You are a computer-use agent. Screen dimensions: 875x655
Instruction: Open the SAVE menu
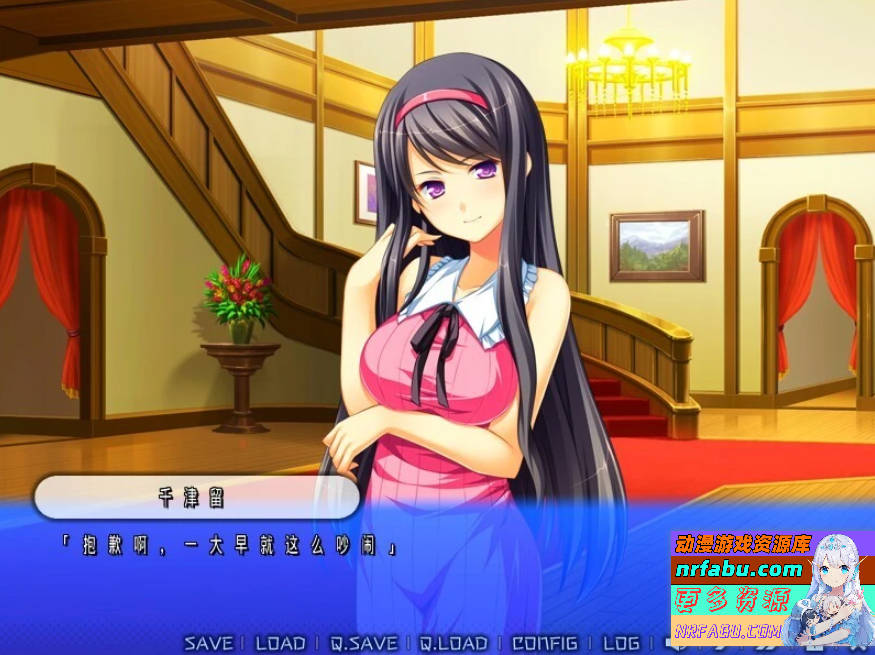point(208,643)
